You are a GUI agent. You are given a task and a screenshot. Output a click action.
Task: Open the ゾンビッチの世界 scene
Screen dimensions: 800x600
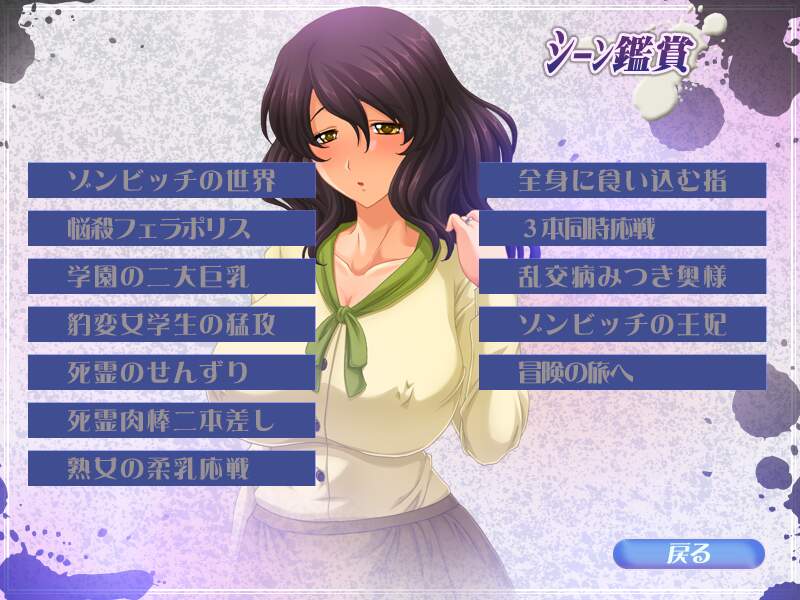(x=171, y=180)
